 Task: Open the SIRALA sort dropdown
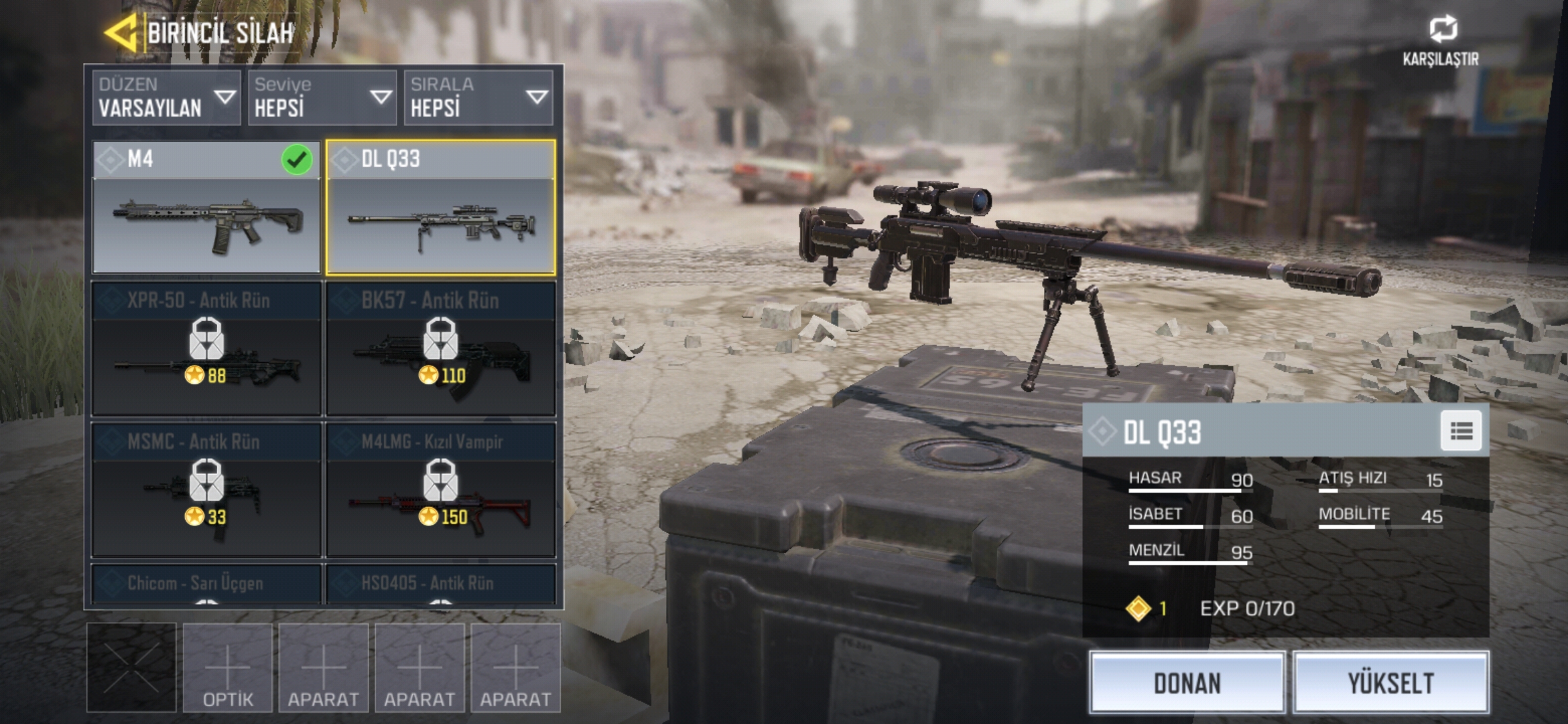(478, 98)
